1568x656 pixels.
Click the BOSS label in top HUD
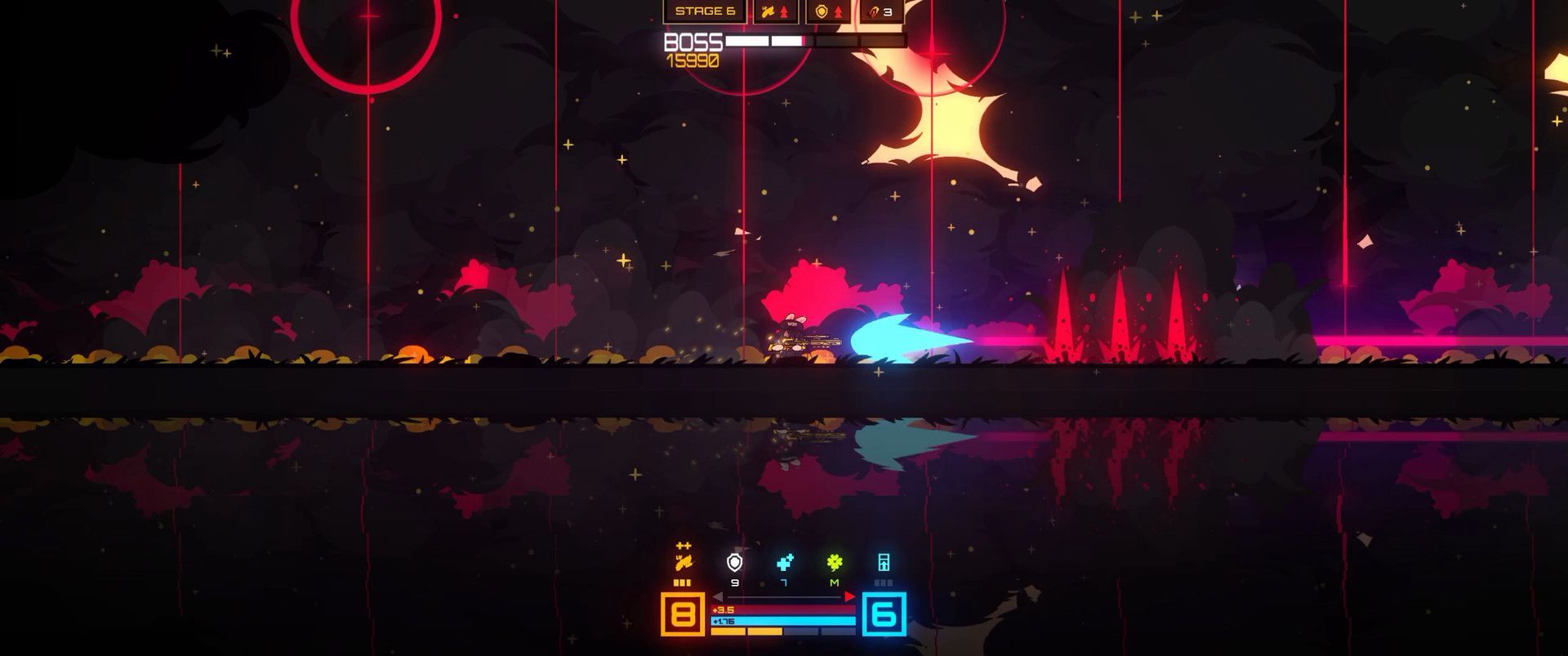[x=694, y=40]
